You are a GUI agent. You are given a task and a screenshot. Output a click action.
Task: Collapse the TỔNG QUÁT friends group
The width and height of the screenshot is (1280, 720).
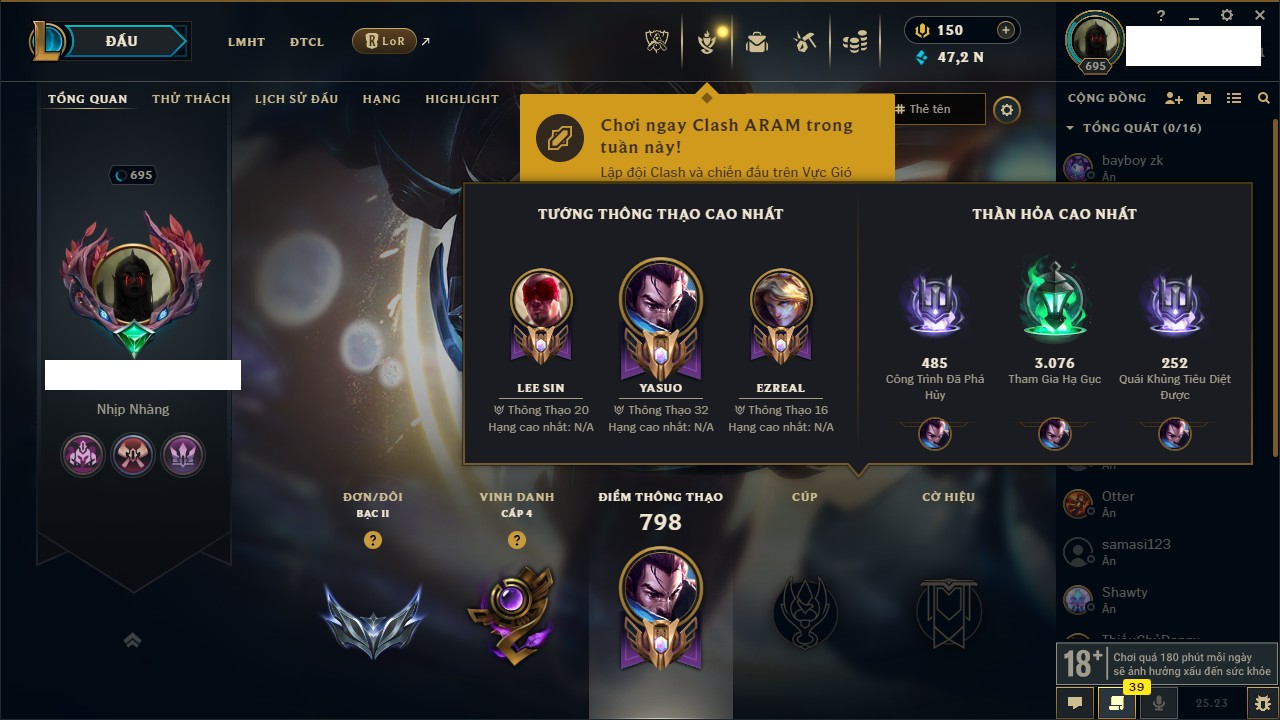1070,128
